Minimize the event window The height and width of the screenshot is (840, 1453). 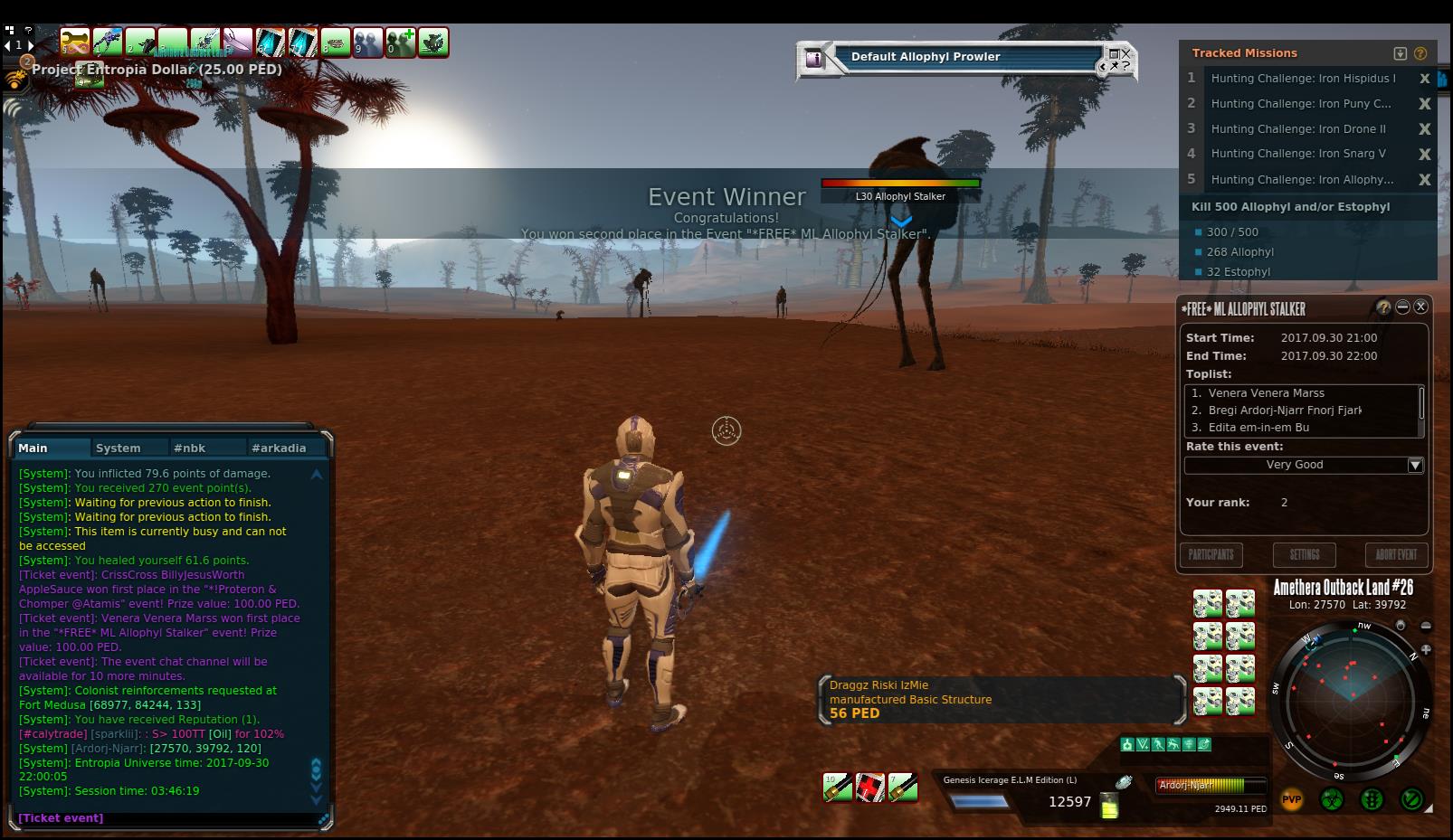1402,307
